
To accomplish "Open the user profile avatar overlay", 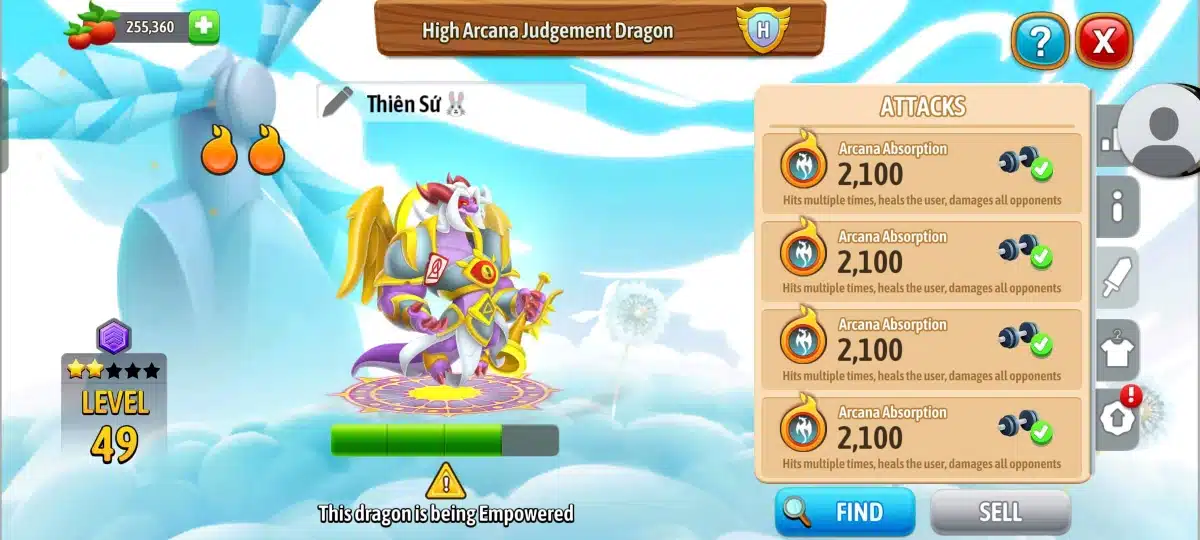I will click(x=1161, y=128).
